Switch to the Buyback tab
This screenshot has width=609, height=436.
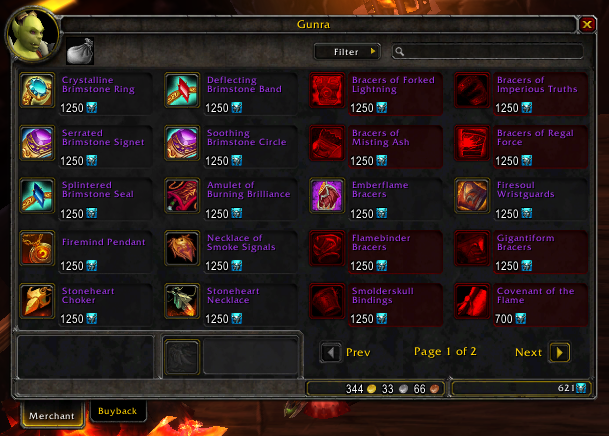click(118, 410)
